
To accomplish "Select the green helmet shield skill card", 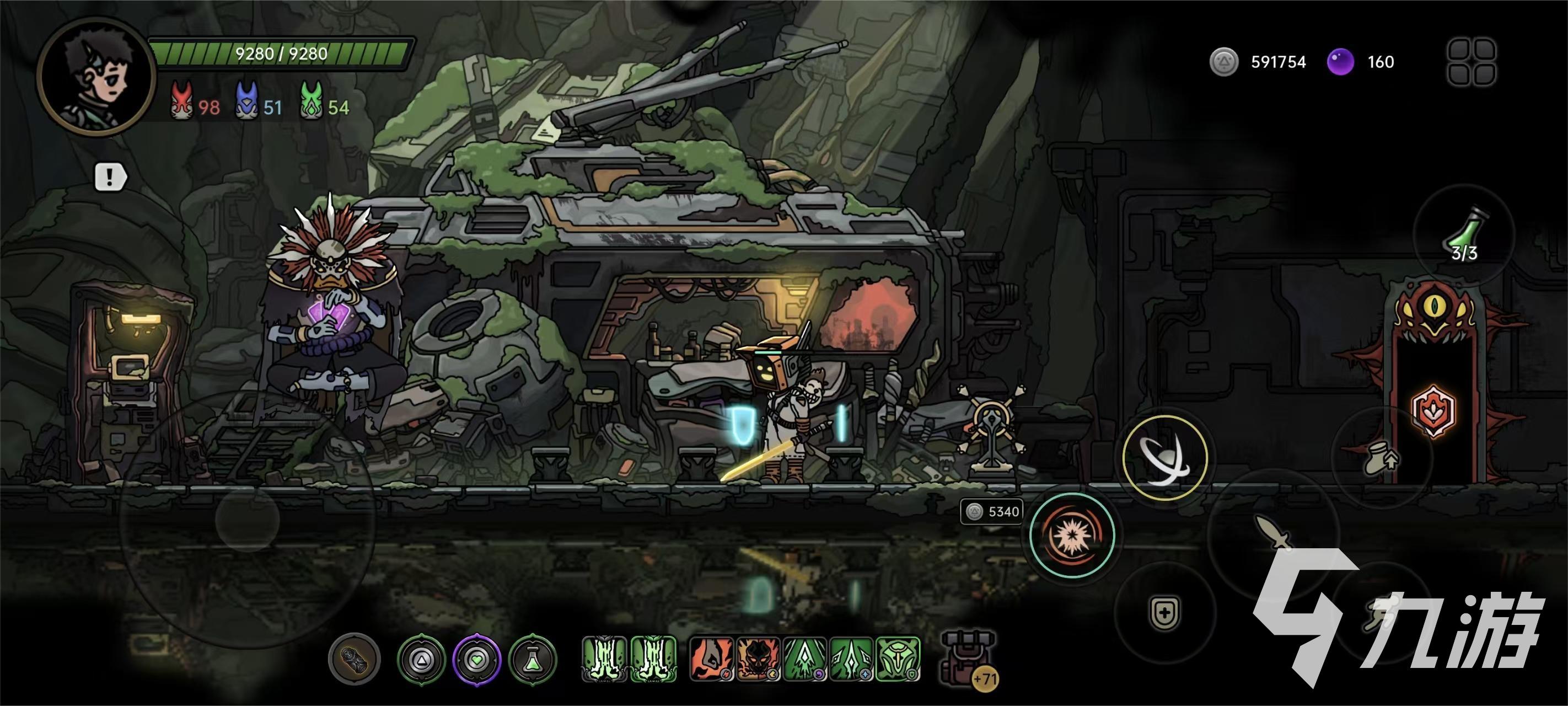I will click(x=899, y=659).
